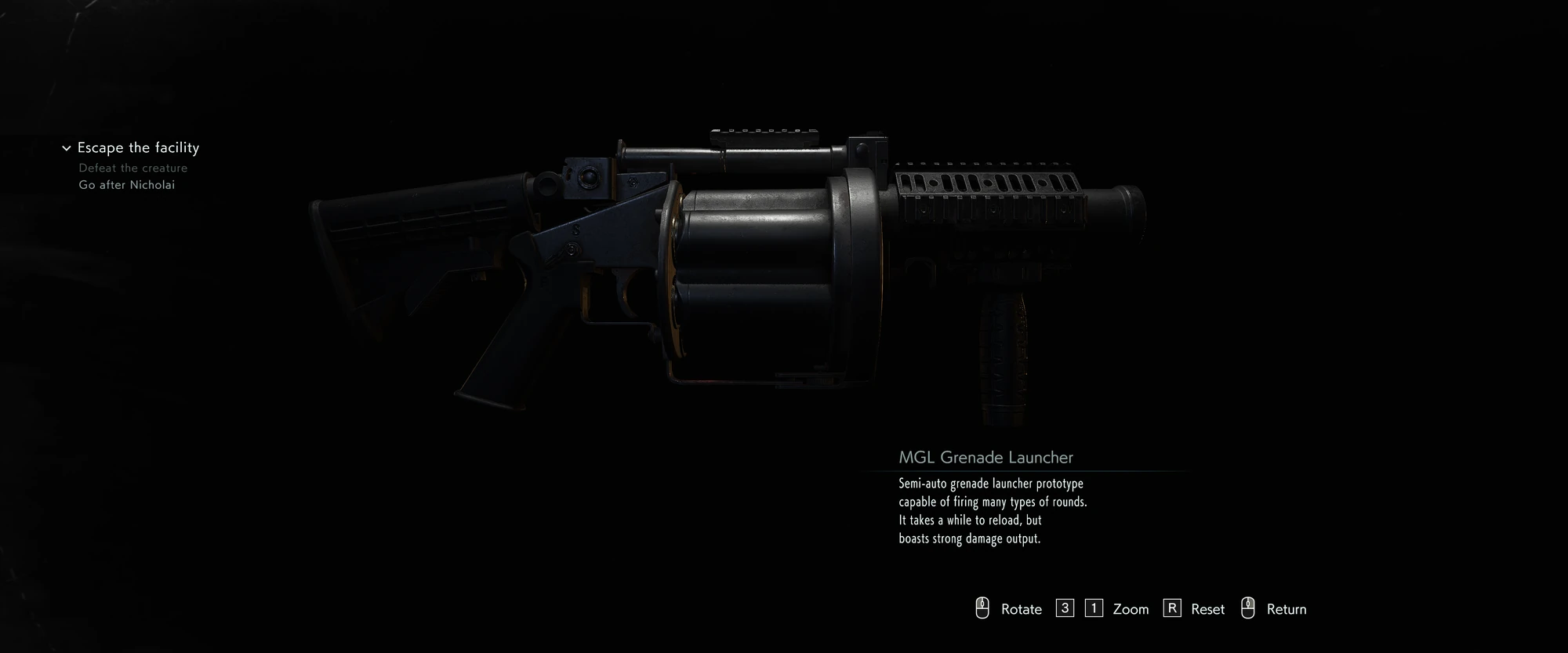Click the mouse icon next to Rotate
Screen dimensions: 1568x653
click(982, 608)
